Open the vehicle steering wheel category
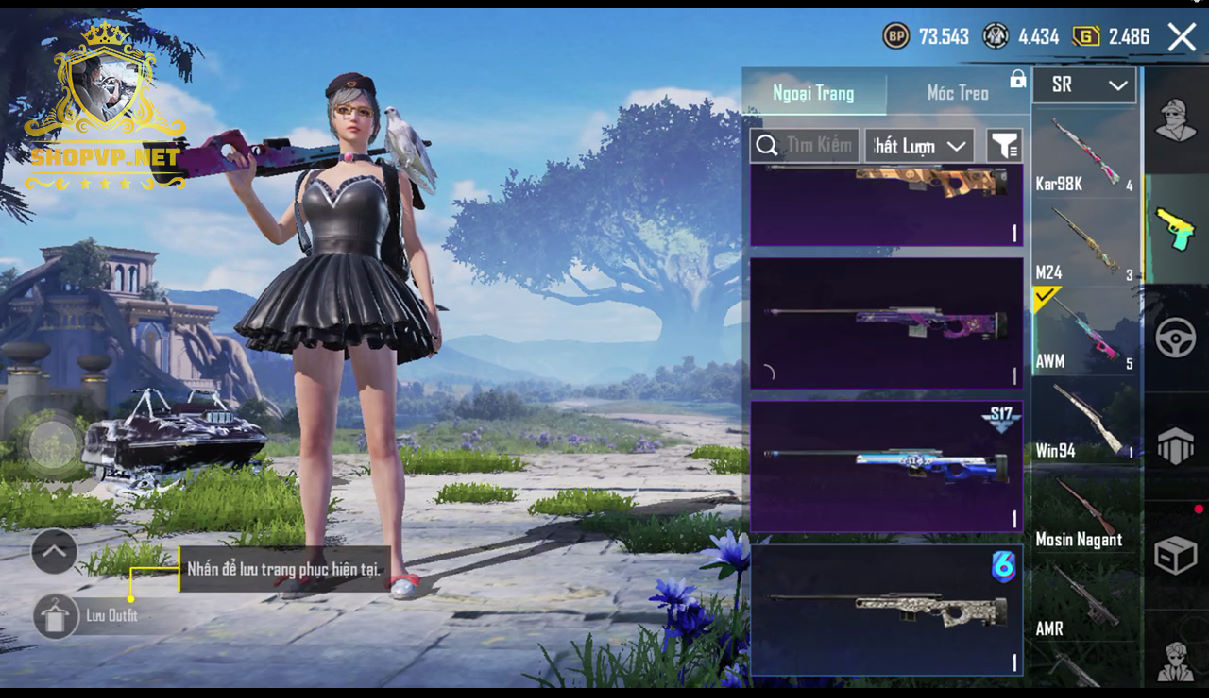 pyautogui.click(x=1176, y=338)
